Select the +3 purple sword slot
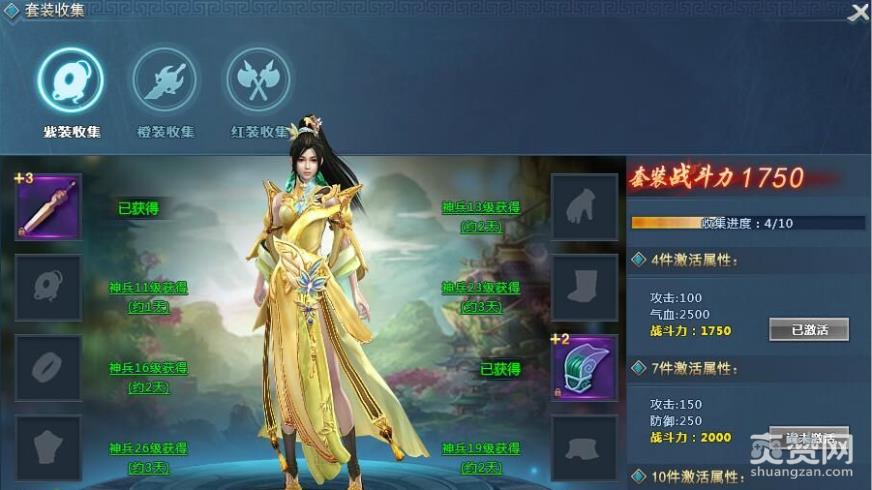 pos(48,207)
